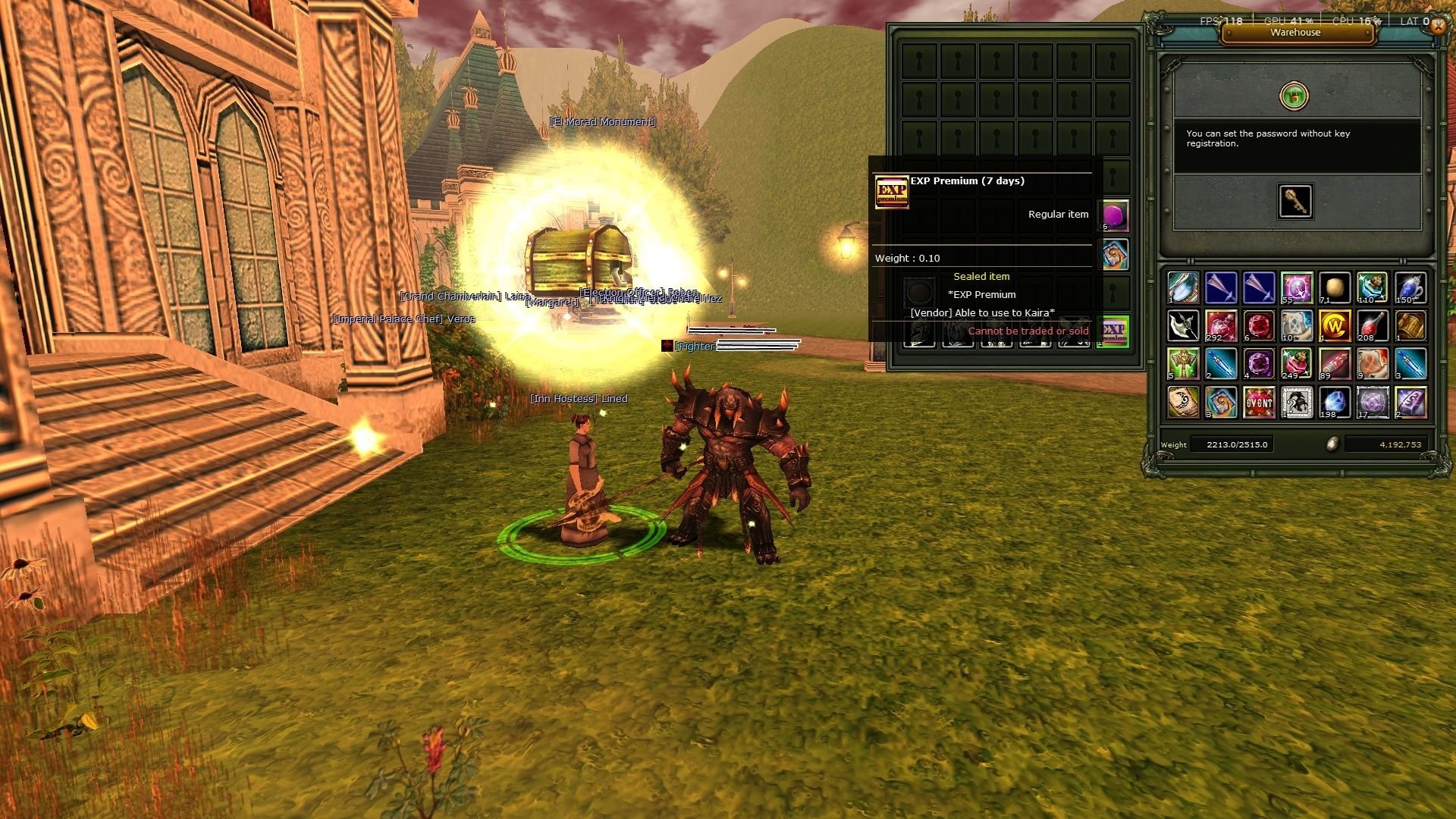Pick the magenta orb in warehouse
Screen dimensions: 1456x819
(x=1112, y=216)
